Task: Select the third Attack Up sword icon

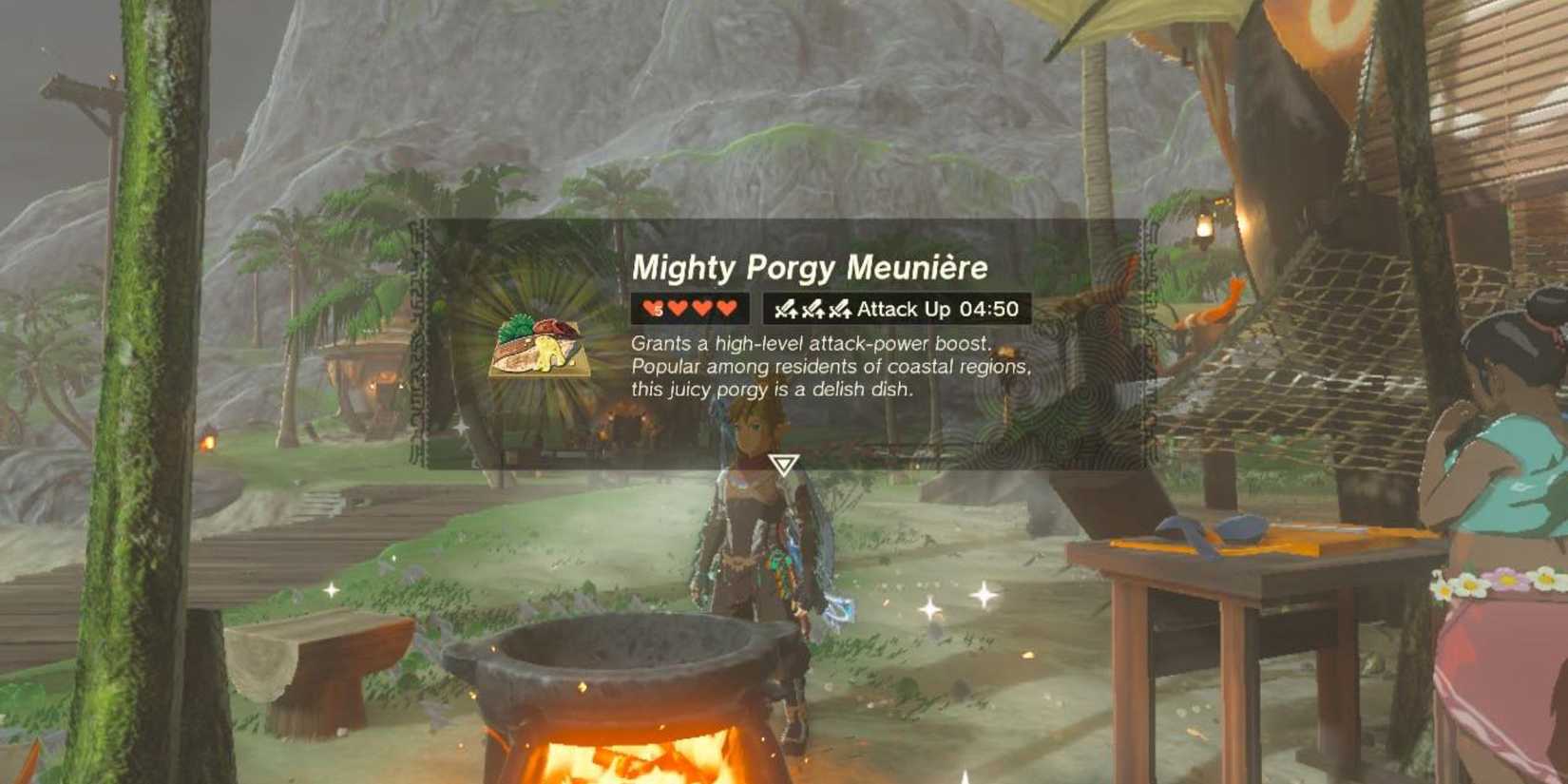Action: [x=840, y=308]
